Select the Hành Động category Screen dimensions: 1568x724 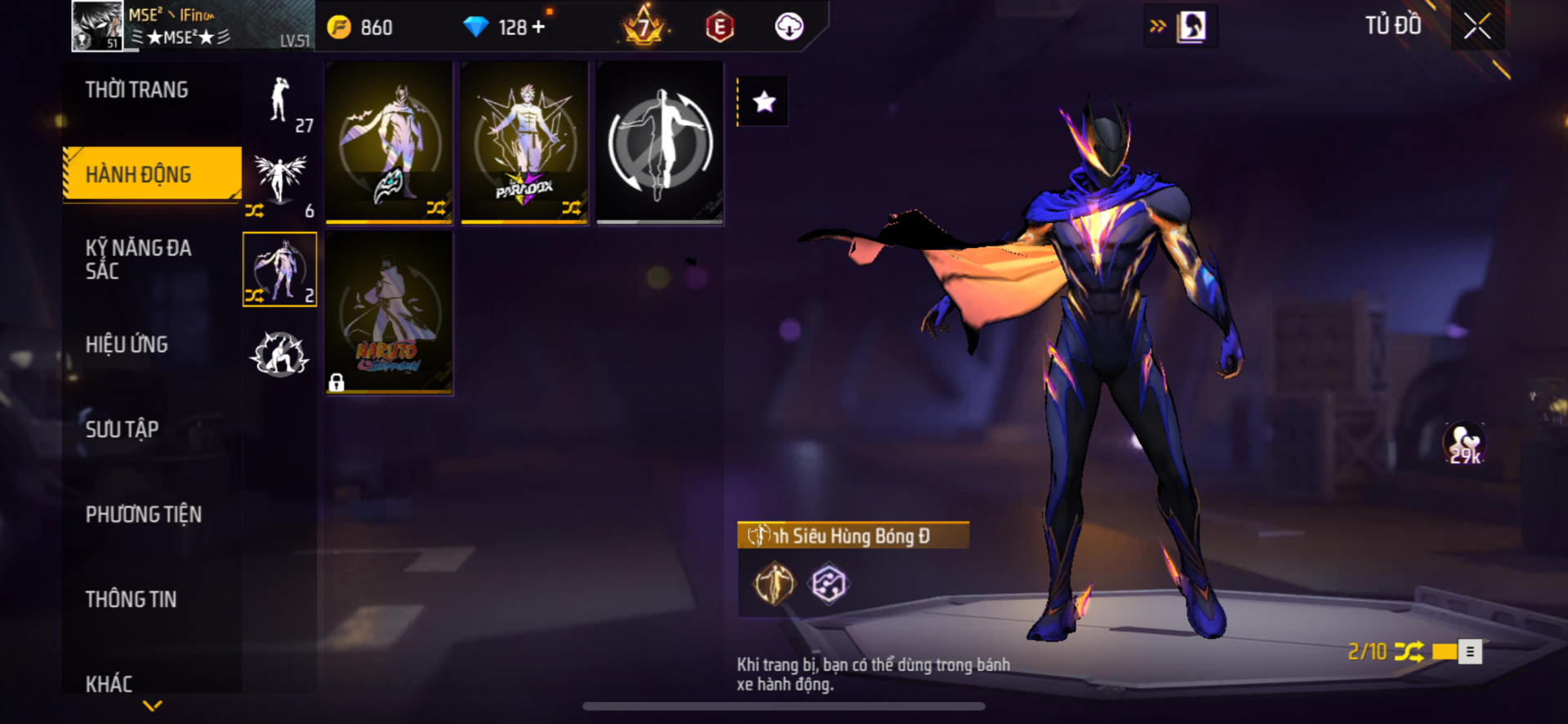[x=138, y=174]
